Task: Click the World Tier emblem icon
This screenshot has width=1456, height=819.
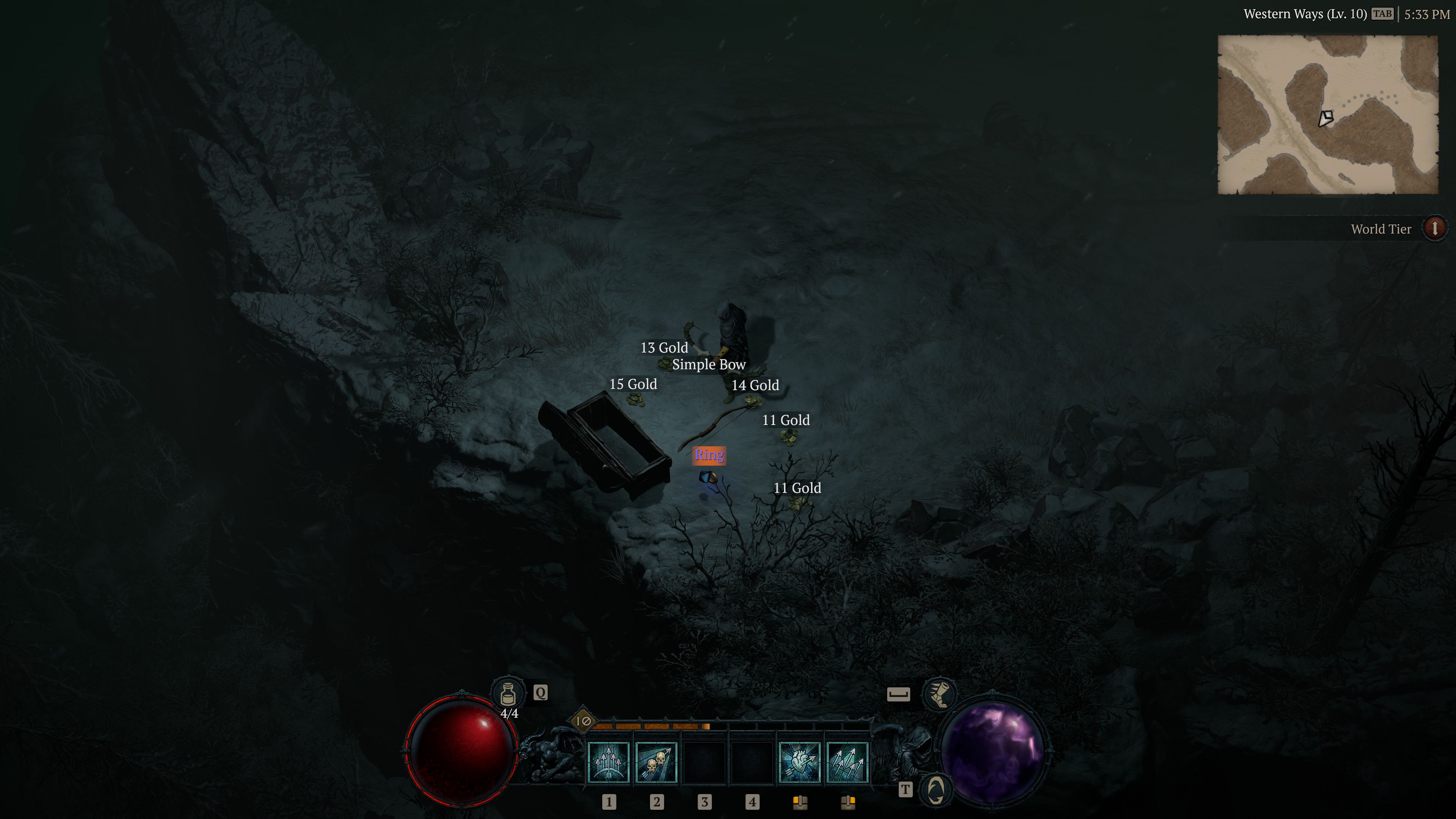Action: click(1434, 228)
